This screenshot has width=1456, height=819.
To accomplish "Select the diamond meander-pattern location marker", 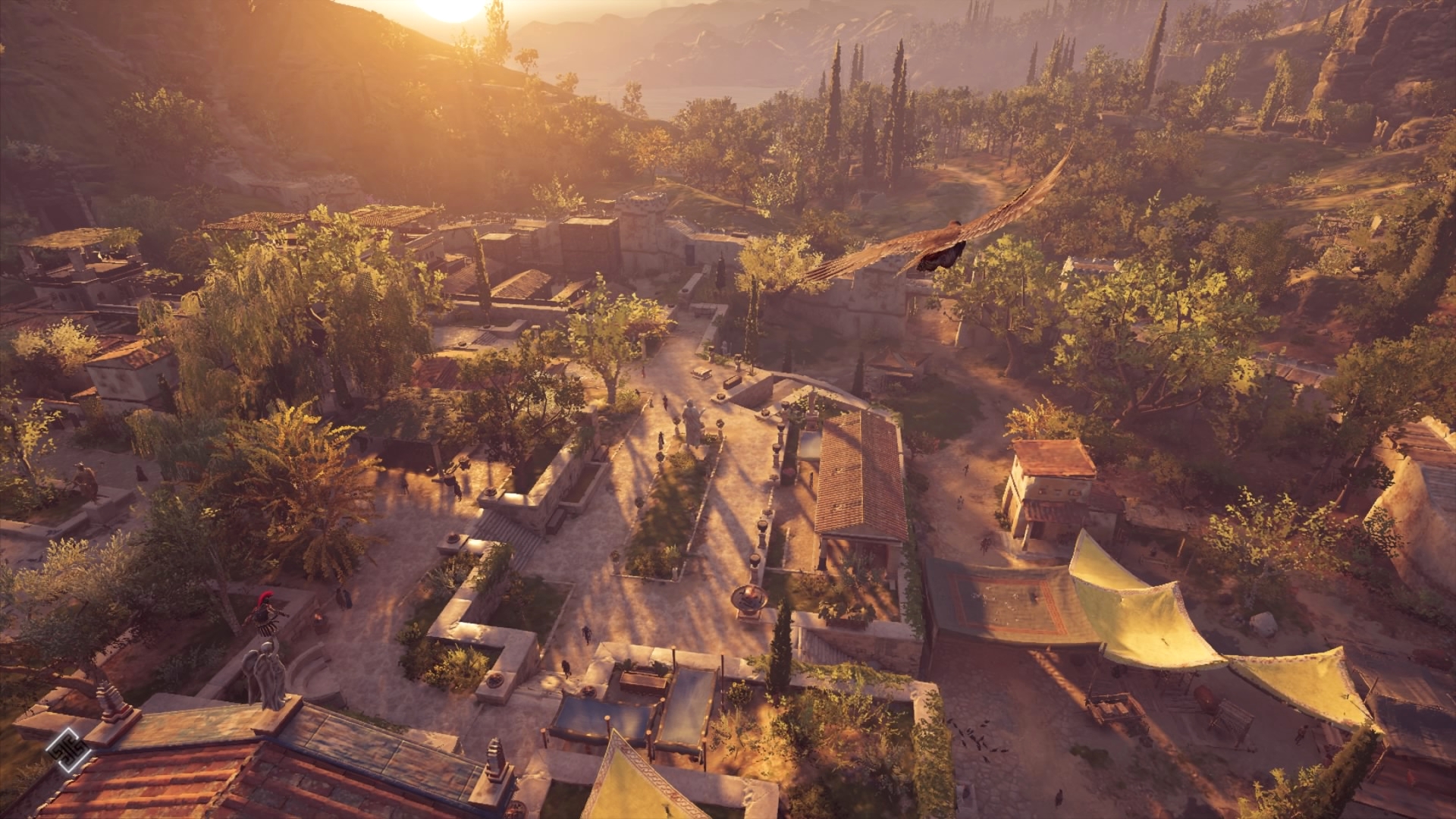I will point(68,750).
